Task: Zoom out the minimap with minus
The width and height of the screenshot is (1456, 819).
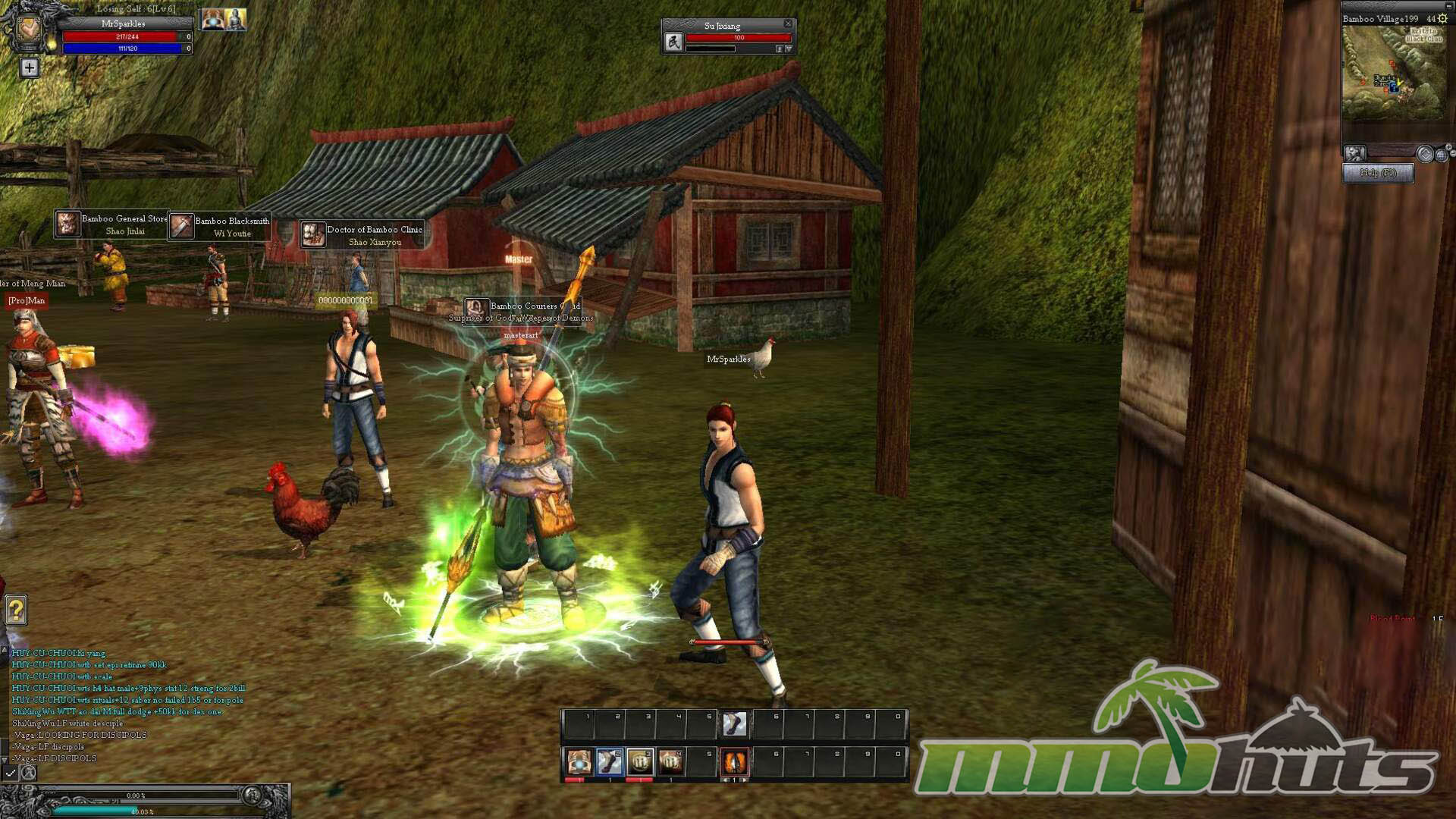Action: click(x=1452, y=155)
